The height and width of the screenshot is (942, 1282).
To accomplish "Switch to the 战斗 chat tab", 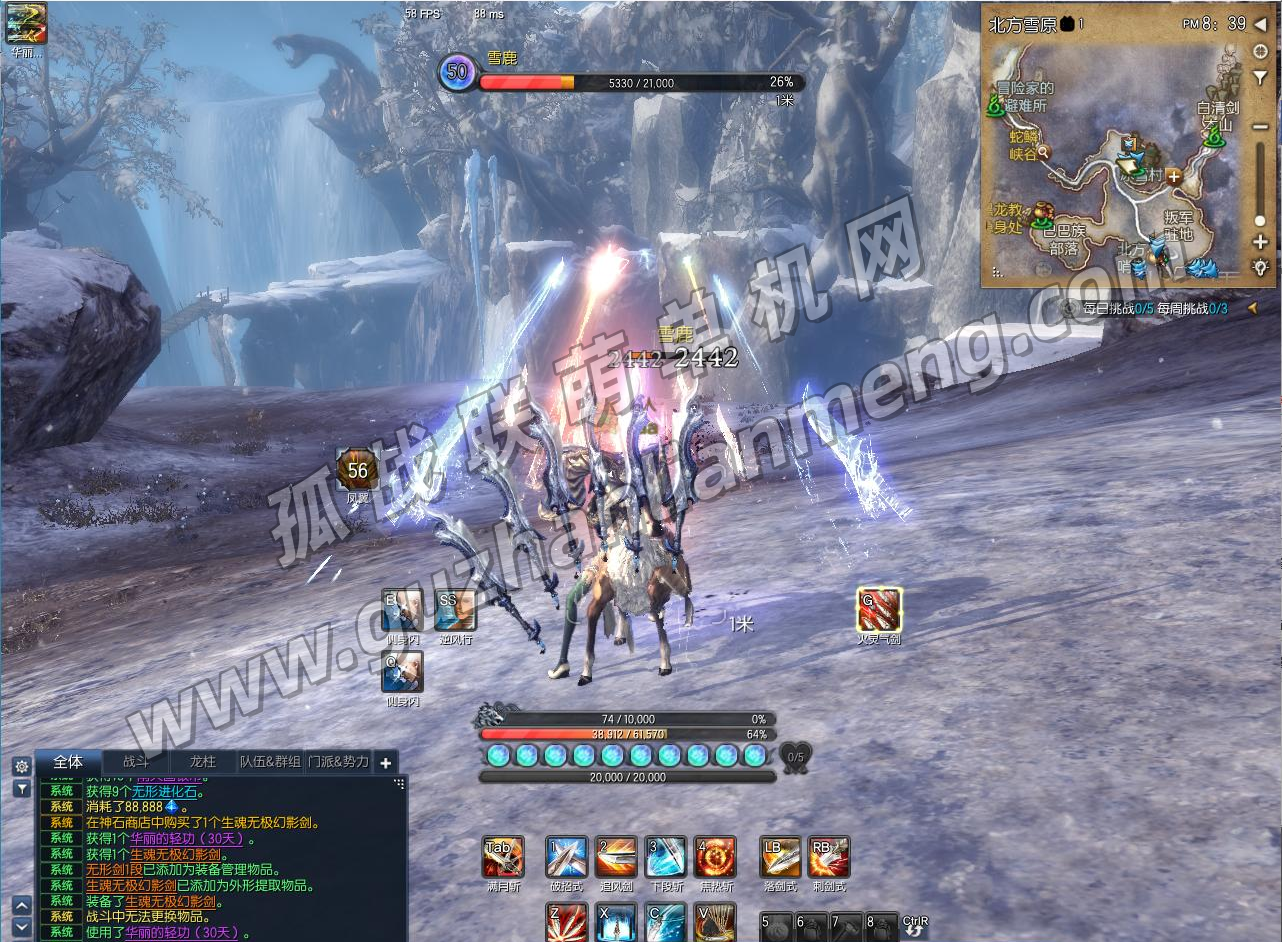I will [136, 762].
